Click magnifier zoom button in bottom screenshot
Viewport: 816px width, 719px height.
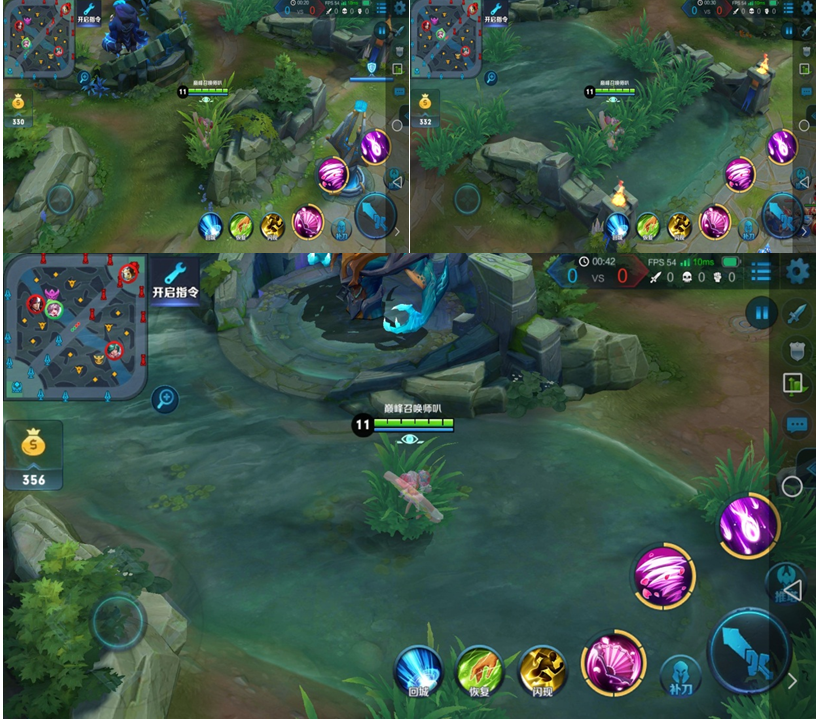click(x=165, y=401)
